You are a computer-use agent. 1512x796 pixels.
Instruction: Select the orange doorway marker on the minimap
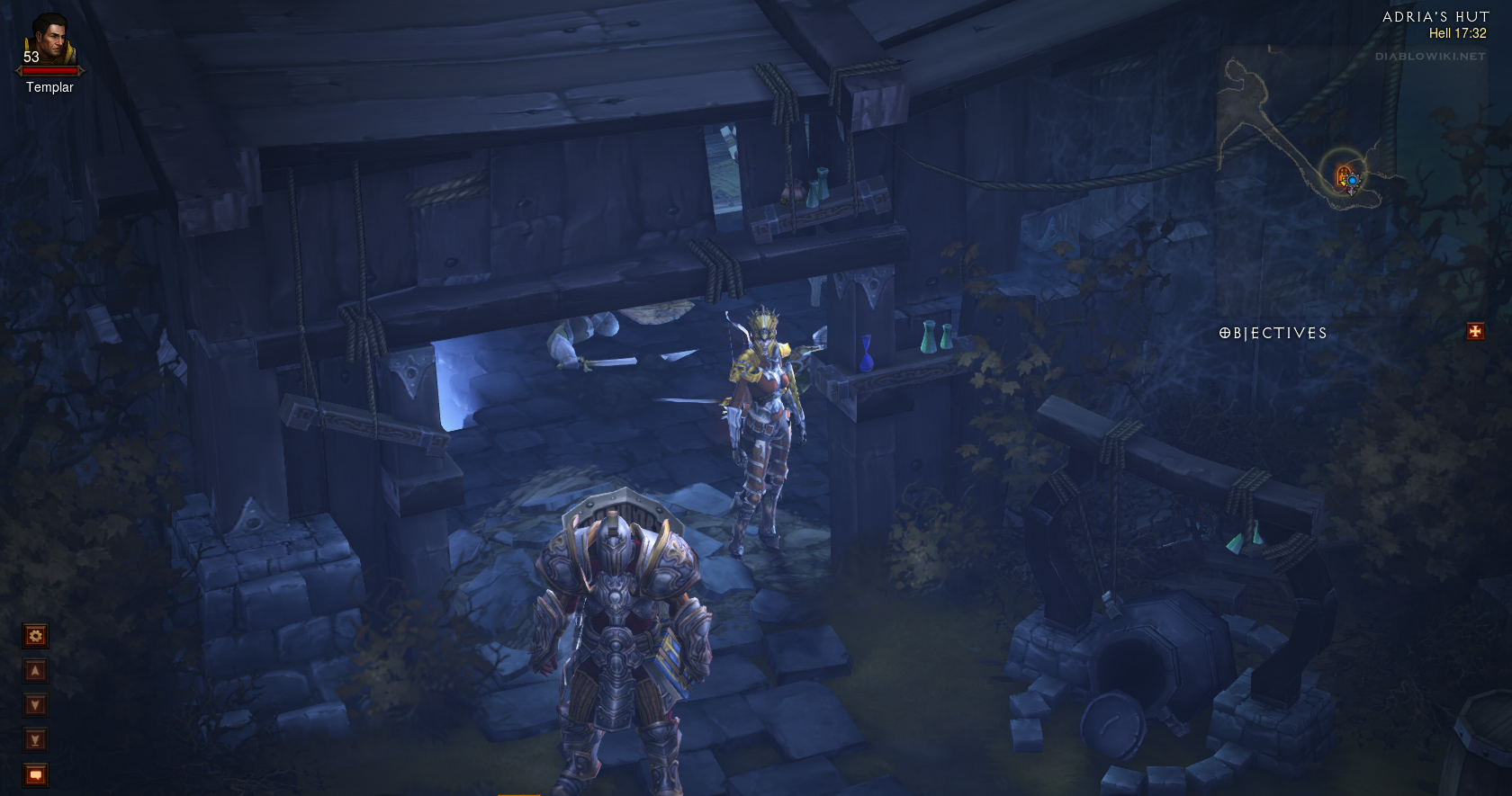[1343, 174]
